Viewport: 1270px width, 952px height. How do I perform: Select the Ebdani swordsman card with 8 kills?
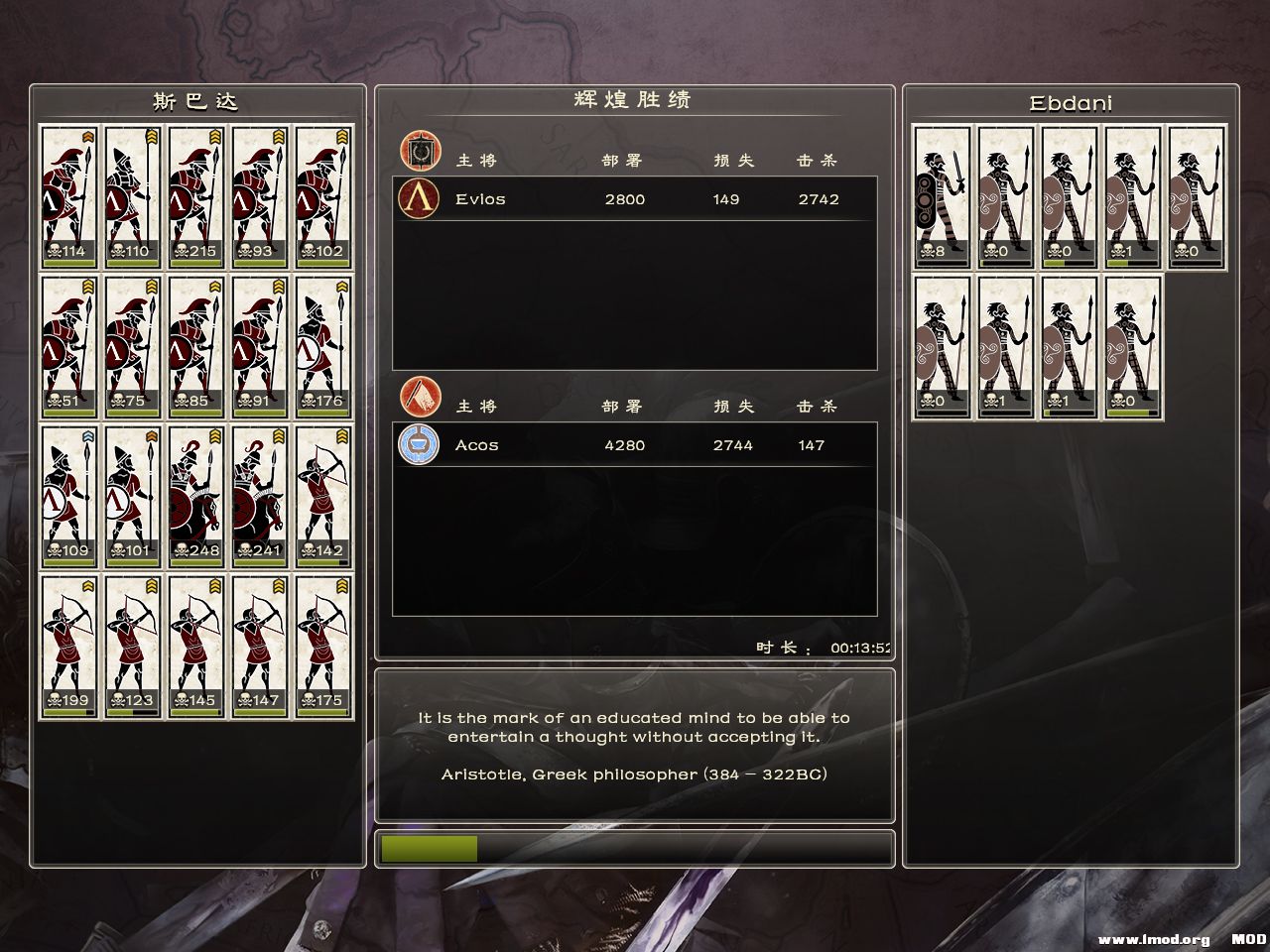pyautogui.click(x=942, y=196)
